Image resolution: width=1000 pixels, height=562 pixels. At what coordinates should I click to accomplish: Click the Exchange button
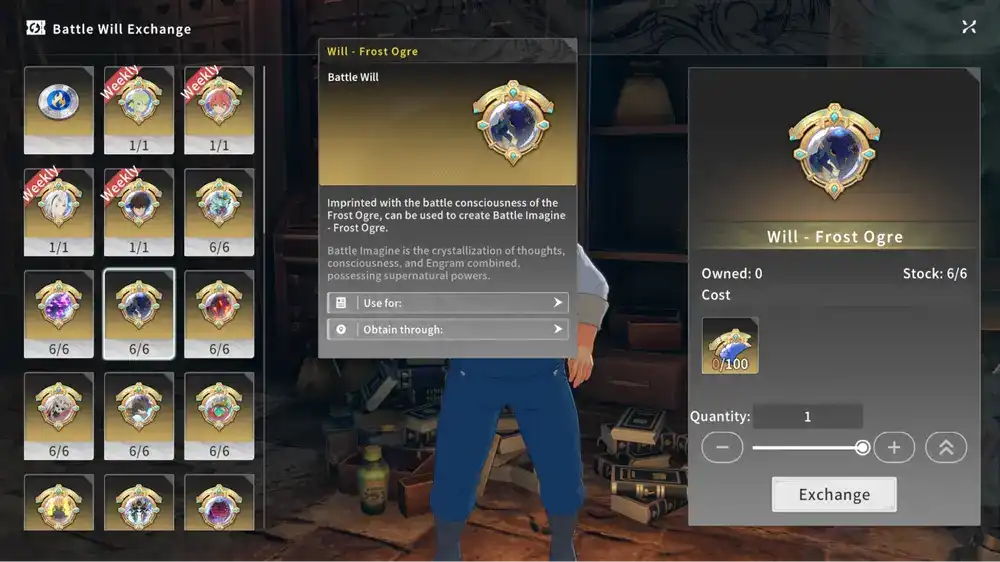pyautogui.click(x=834, y=494)
